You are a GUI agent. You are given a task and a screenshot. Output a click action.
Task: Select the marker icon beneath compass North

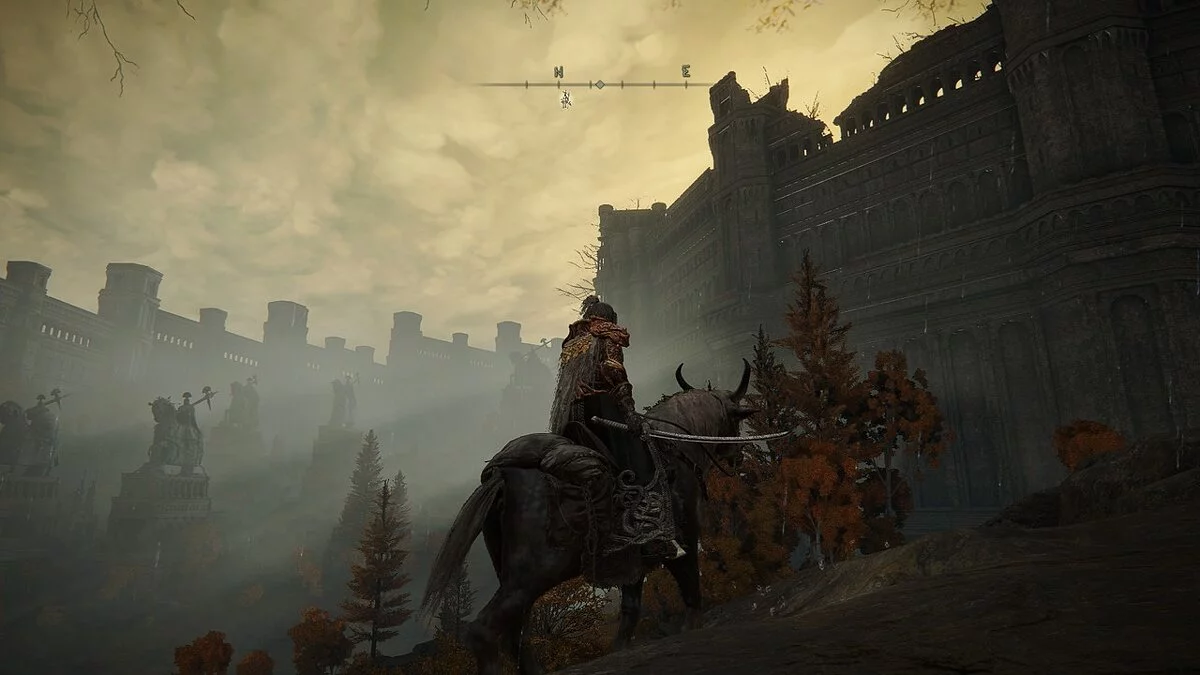pyautogui.click(x=566, y=99)
